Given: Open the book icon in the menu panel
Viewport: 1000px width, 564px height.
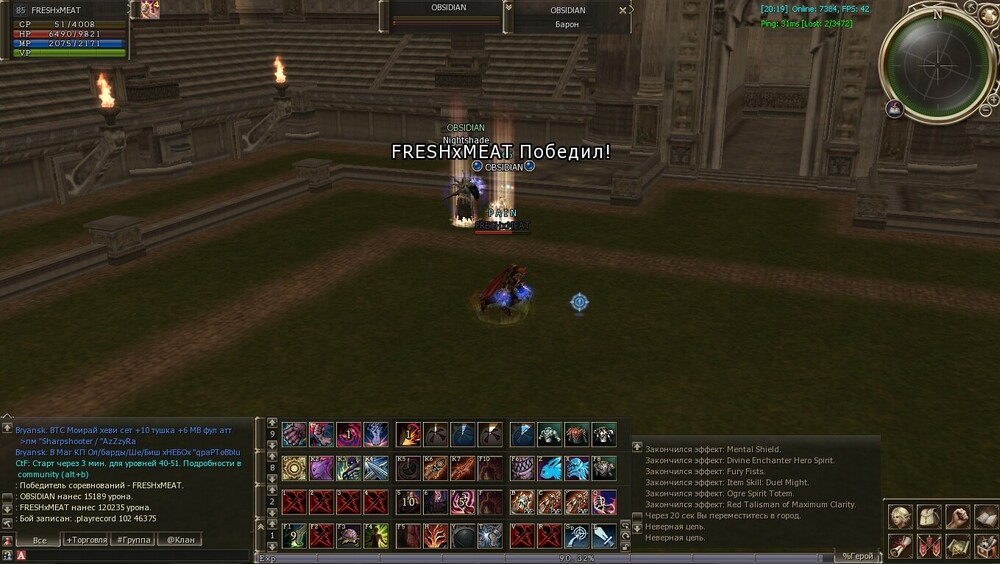Looking at the screenshot, I should (x=986, y=517).
